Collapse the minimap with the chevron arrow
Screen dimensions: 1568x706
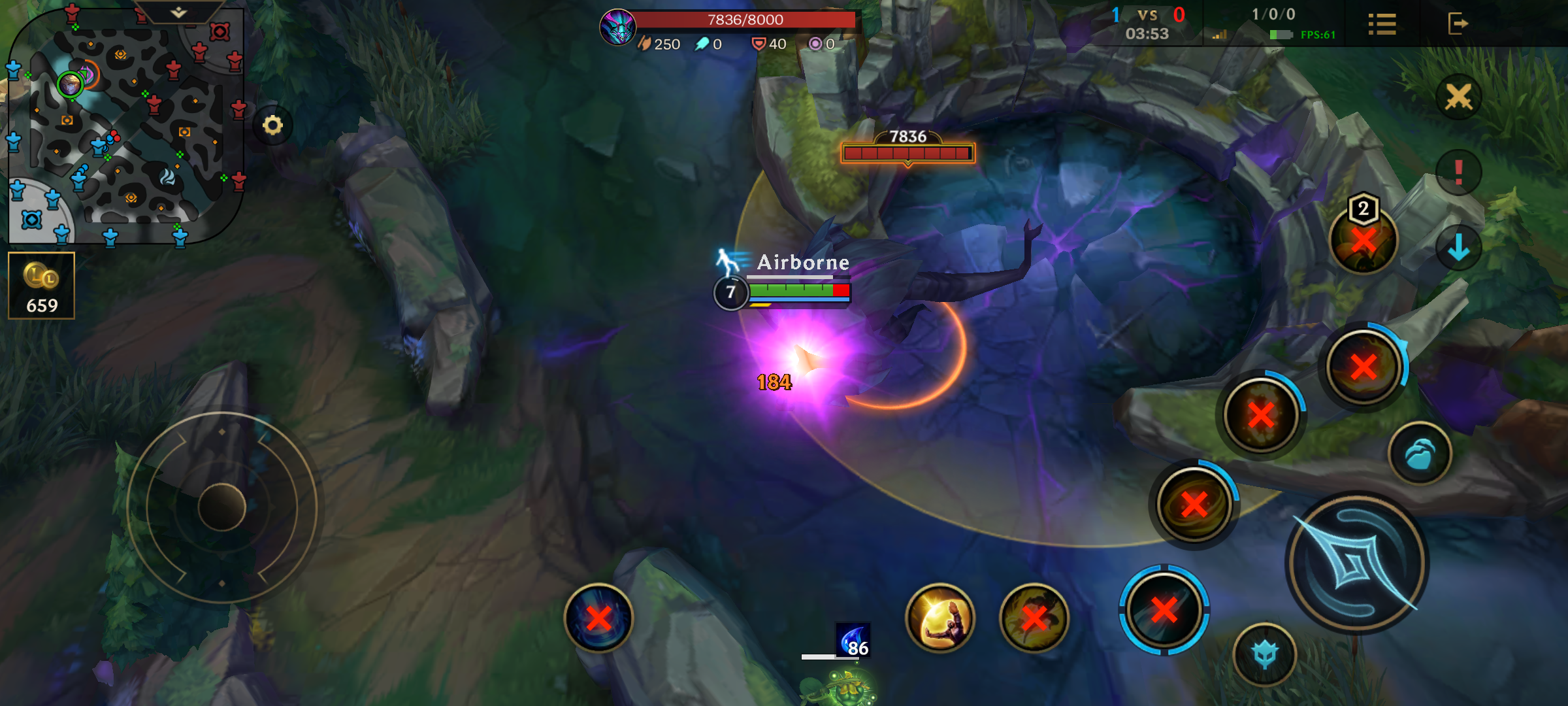click(x=179, y=12)
